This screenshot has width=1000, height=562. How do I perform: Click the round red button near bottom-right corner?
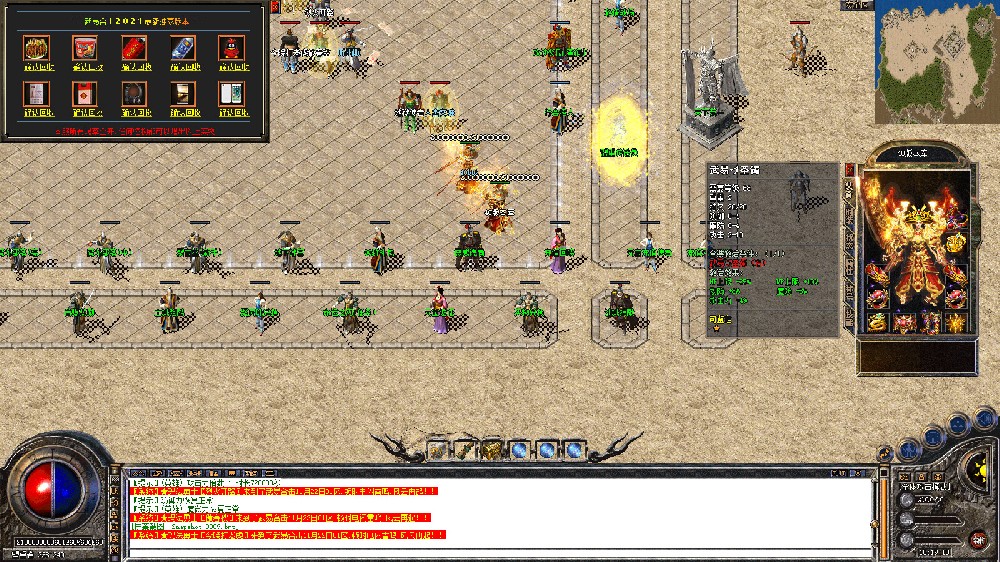[x=975, y=538]
